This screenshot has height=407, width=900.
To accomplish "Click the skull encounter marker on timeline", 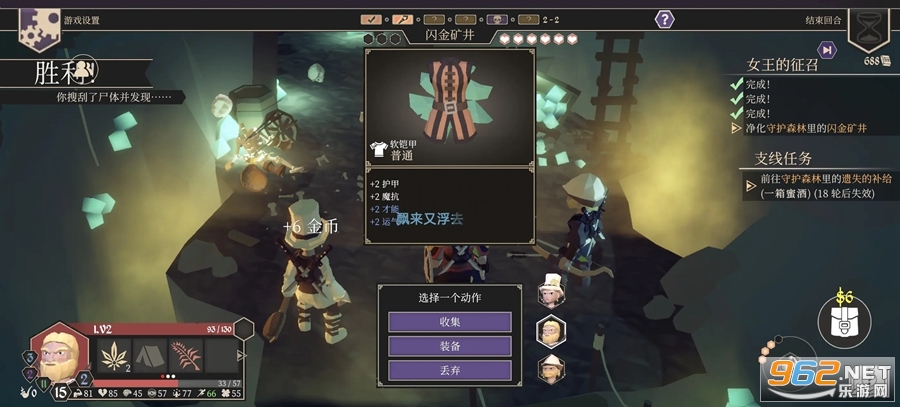I will point(497,19).
